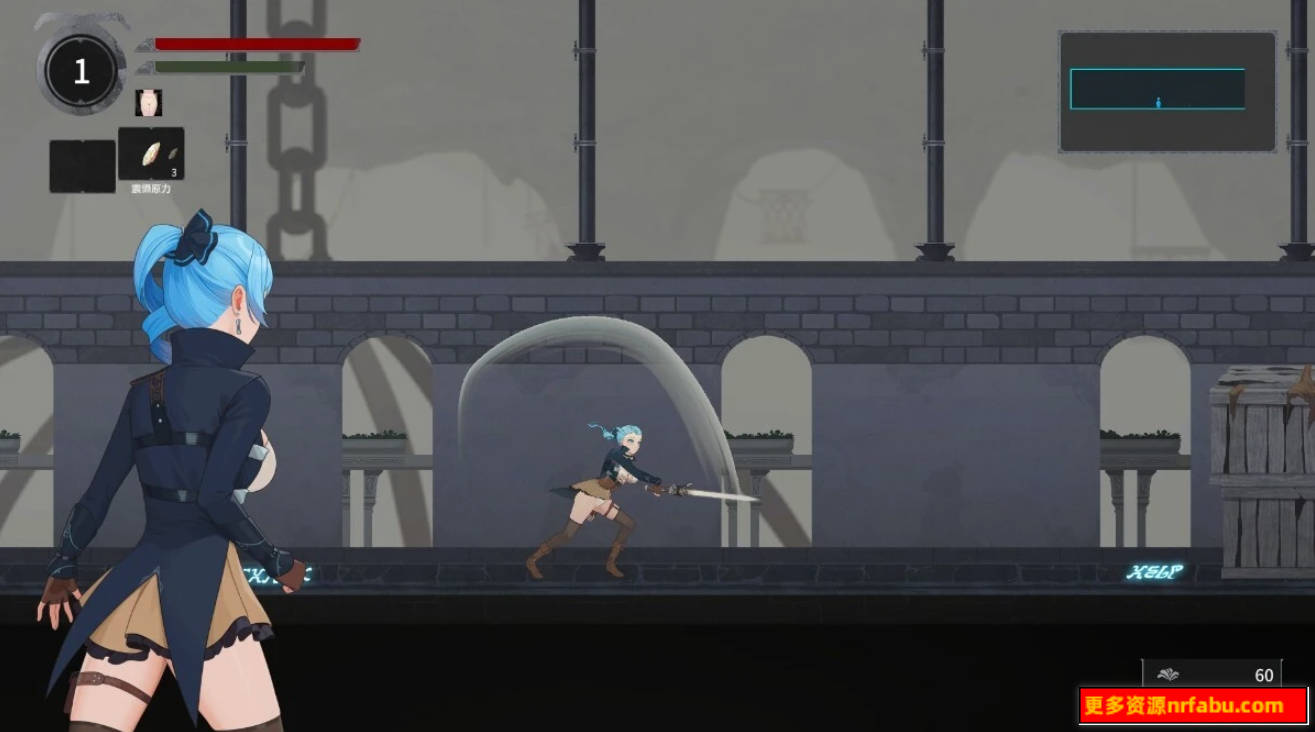This screenshot has width=1315, height=732.
Task: Click the blue player dot on the minimap
Action: [x=1158, y=99]
